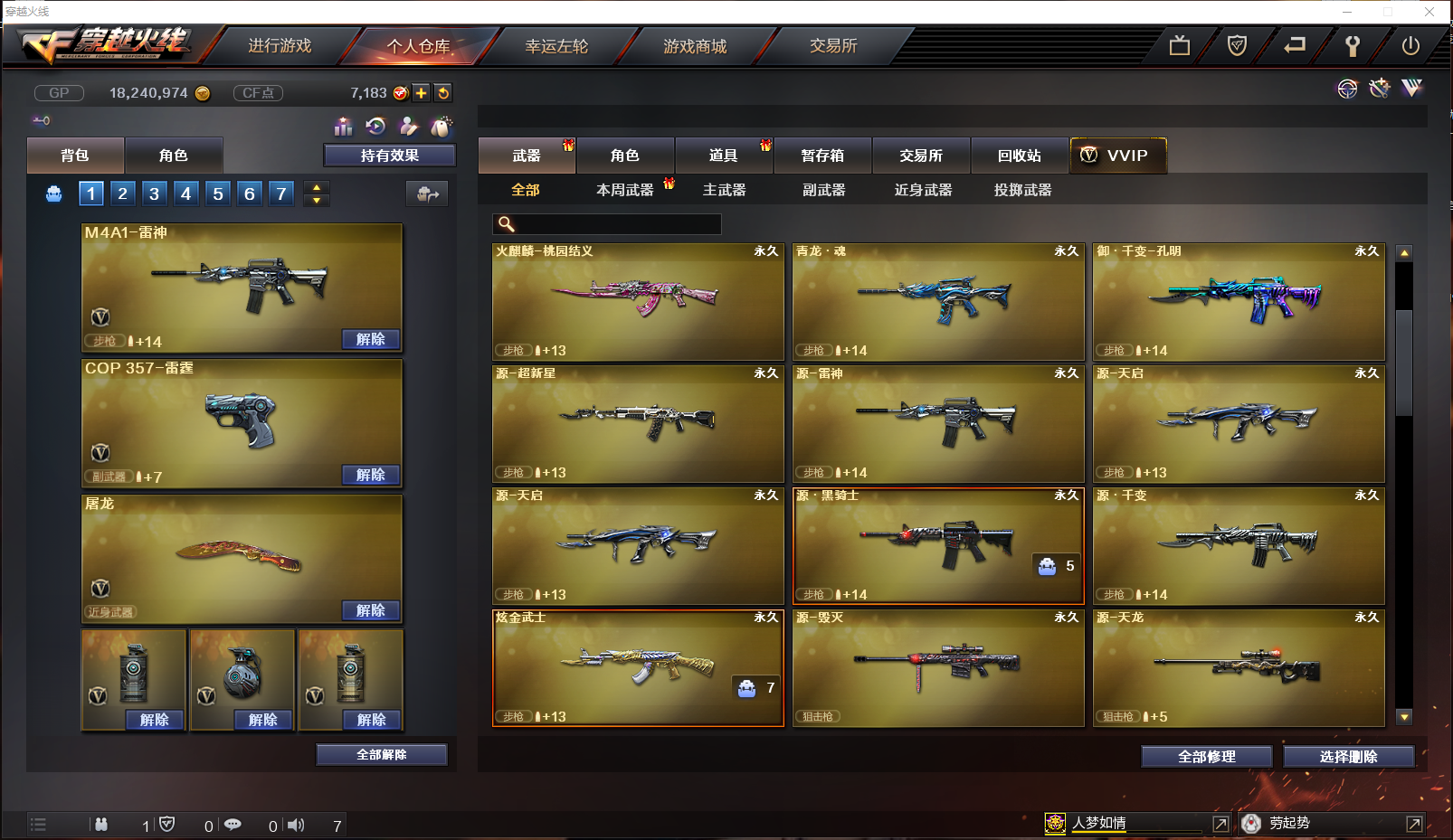1453x840 pixels.
Task: Click the 全部解除 button
Action: (381, 754)
